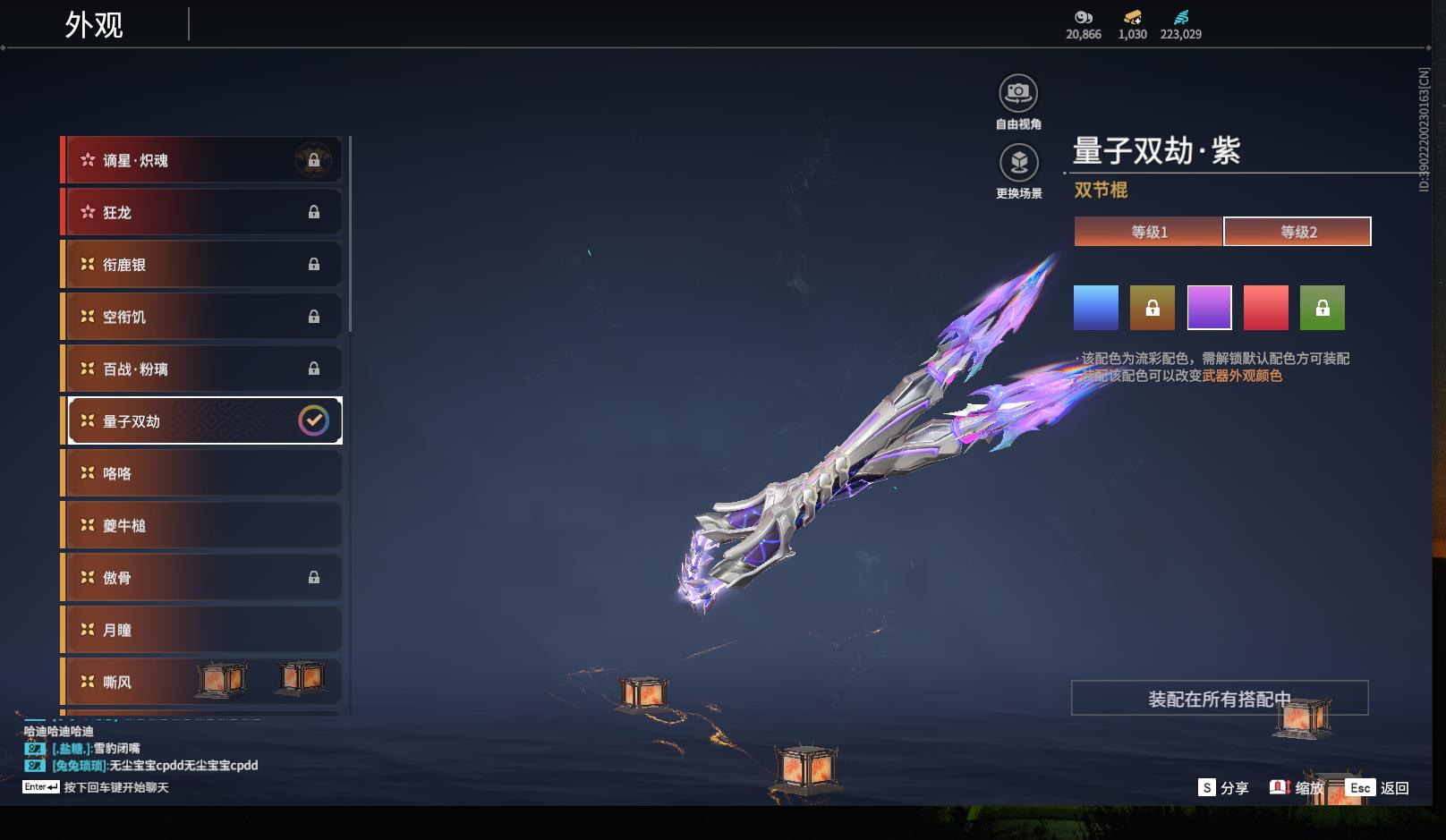
Task: Select the locked brown color swatch
Action: click(x=1153, y=308)
